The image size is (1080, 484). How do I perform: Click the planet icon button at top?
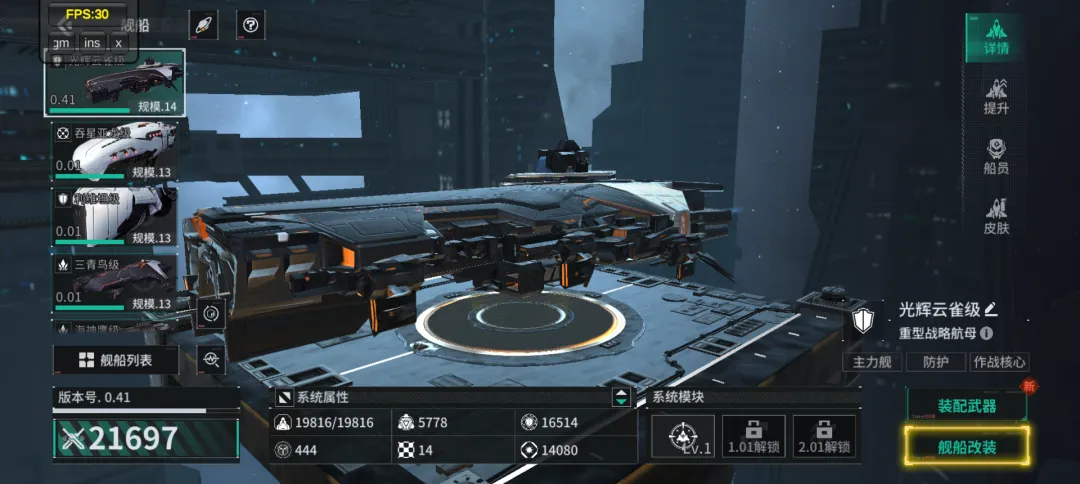[x=202, y=26]
